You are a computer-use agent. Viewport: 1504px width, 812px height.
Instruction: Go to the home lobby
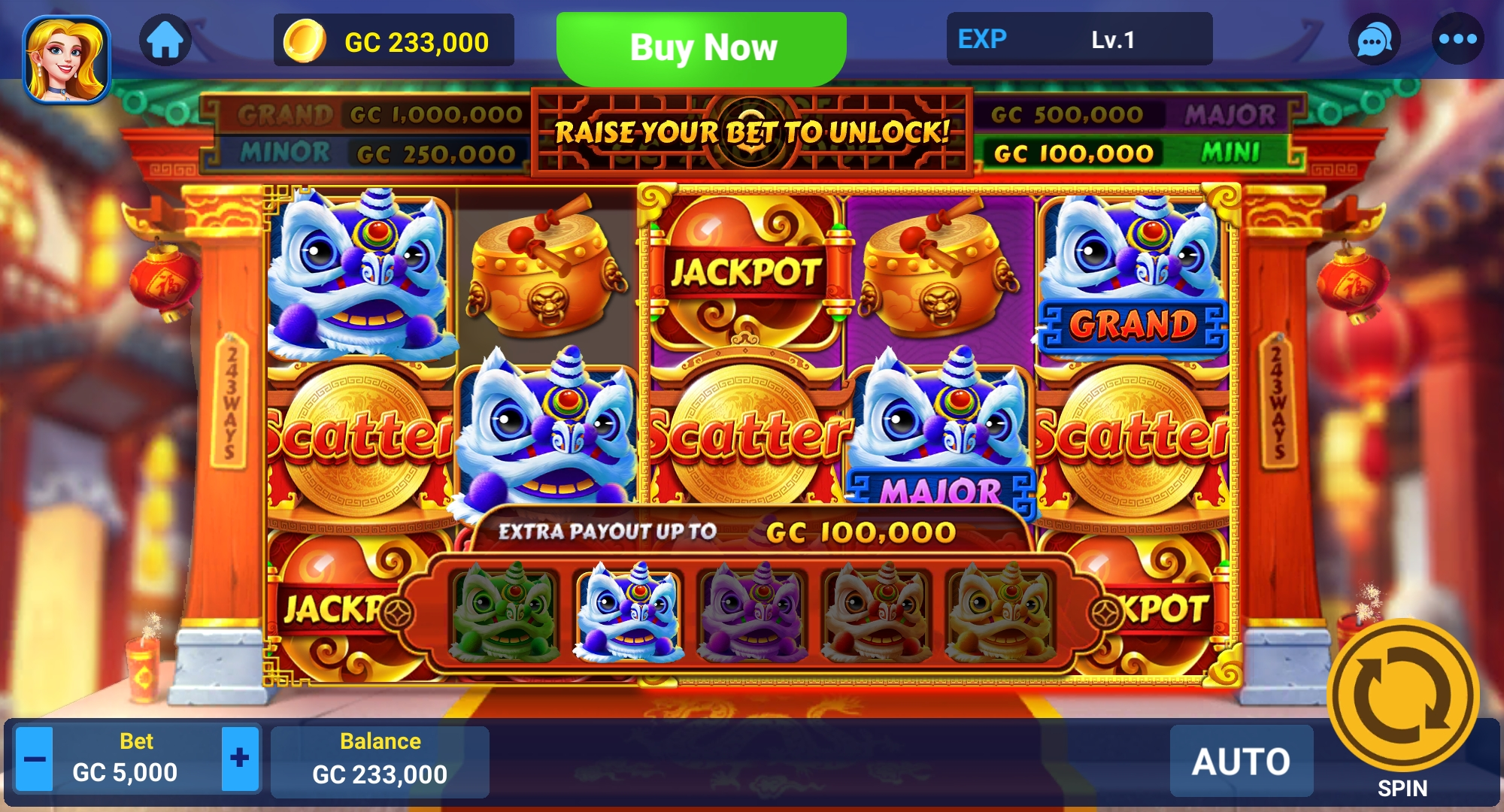tap(165, 40)
